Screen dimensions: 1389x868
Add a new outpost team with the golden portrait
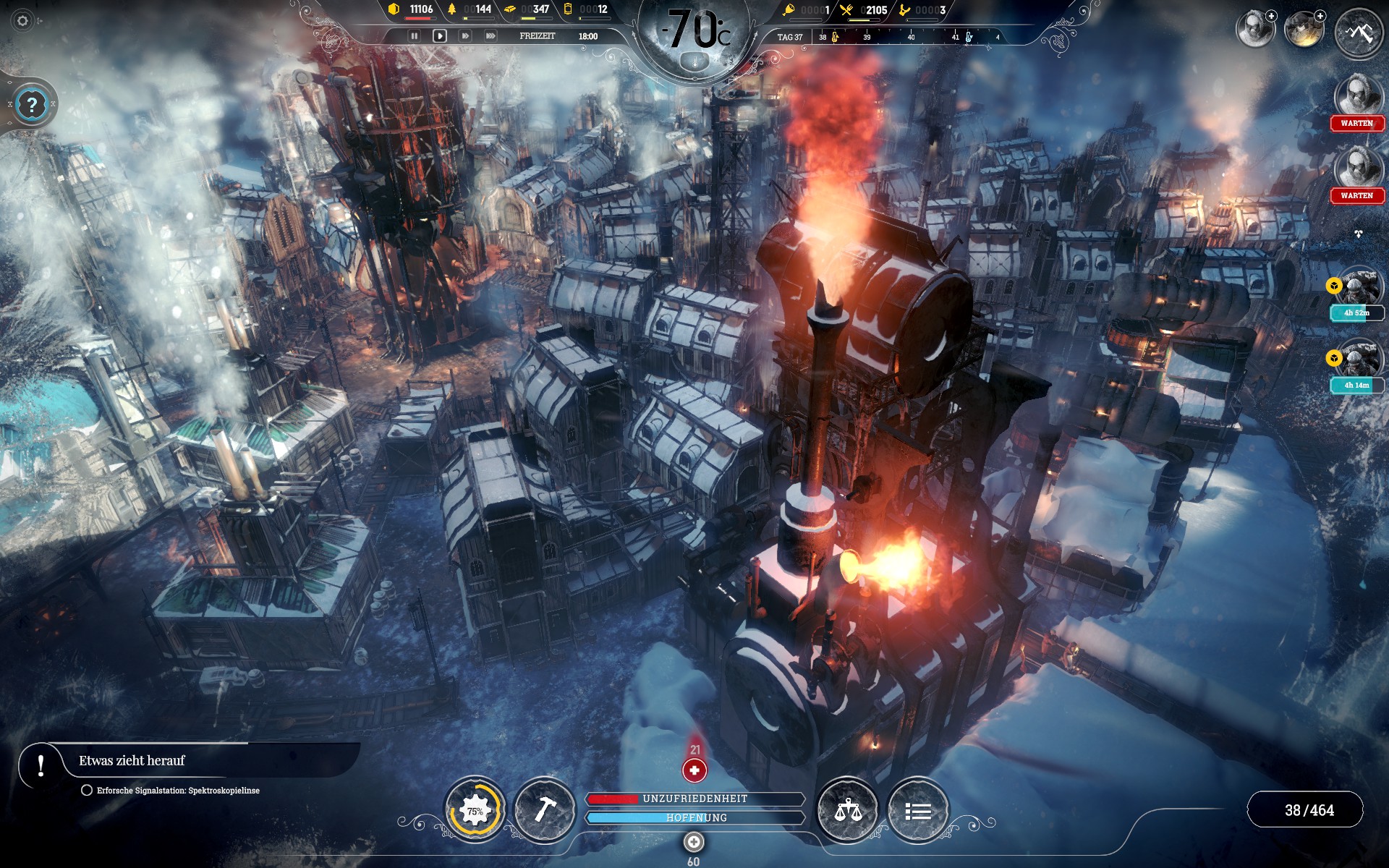[x=1304, y=30]
